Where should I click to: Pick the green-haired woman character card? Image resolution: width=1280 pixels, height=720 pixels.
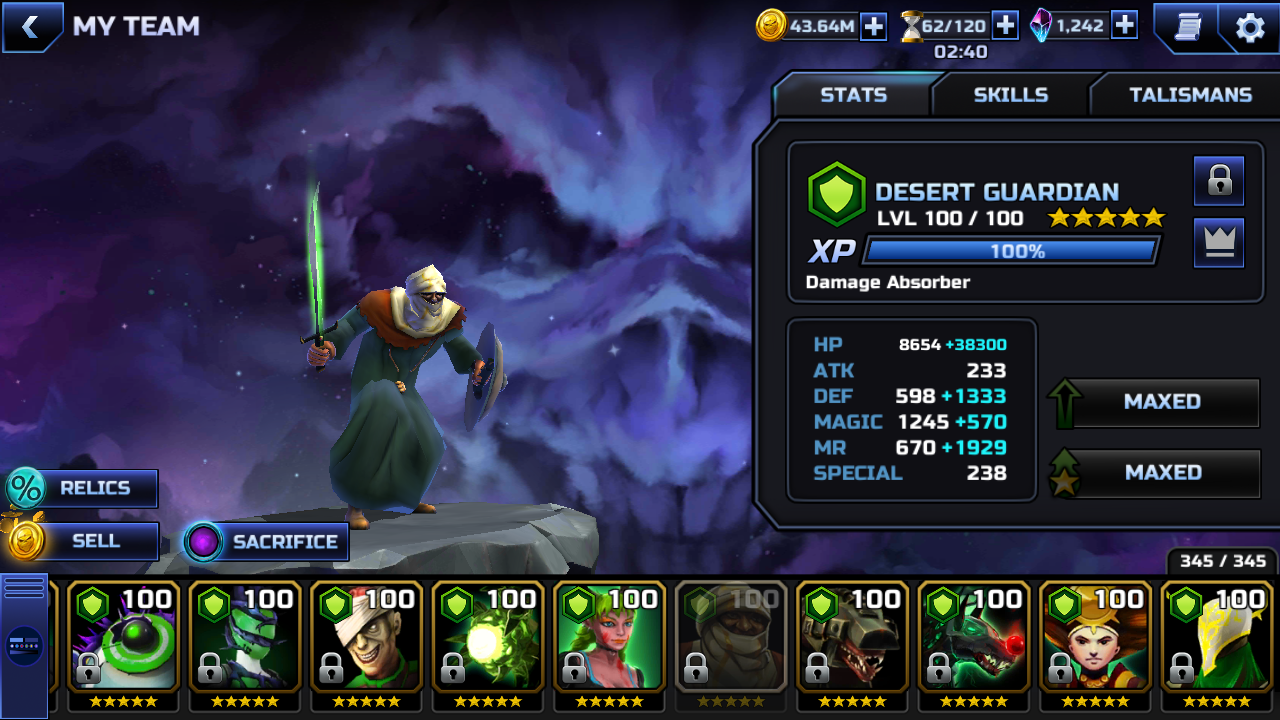click(x=610, y=636)
